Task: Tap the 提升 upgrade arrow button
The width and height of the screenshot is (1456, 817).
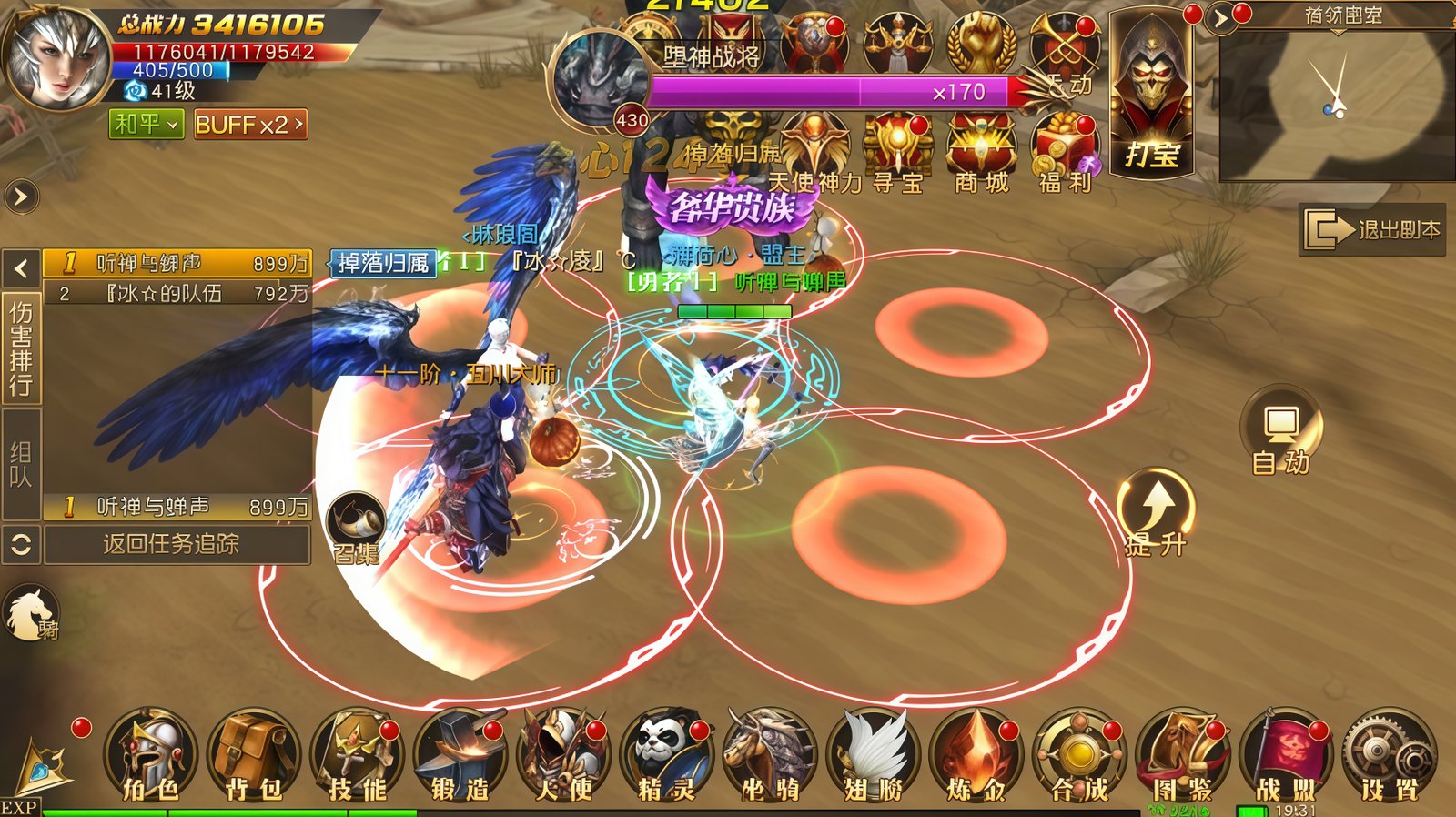Action: (x=1156, y=511)
